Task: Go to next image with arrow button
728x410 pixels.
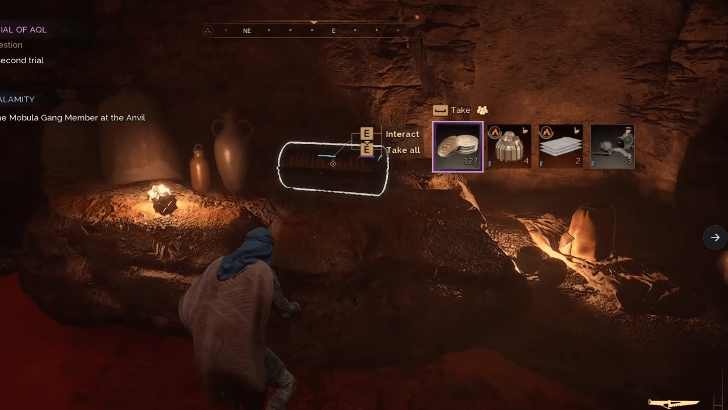Action: point(714,237)
